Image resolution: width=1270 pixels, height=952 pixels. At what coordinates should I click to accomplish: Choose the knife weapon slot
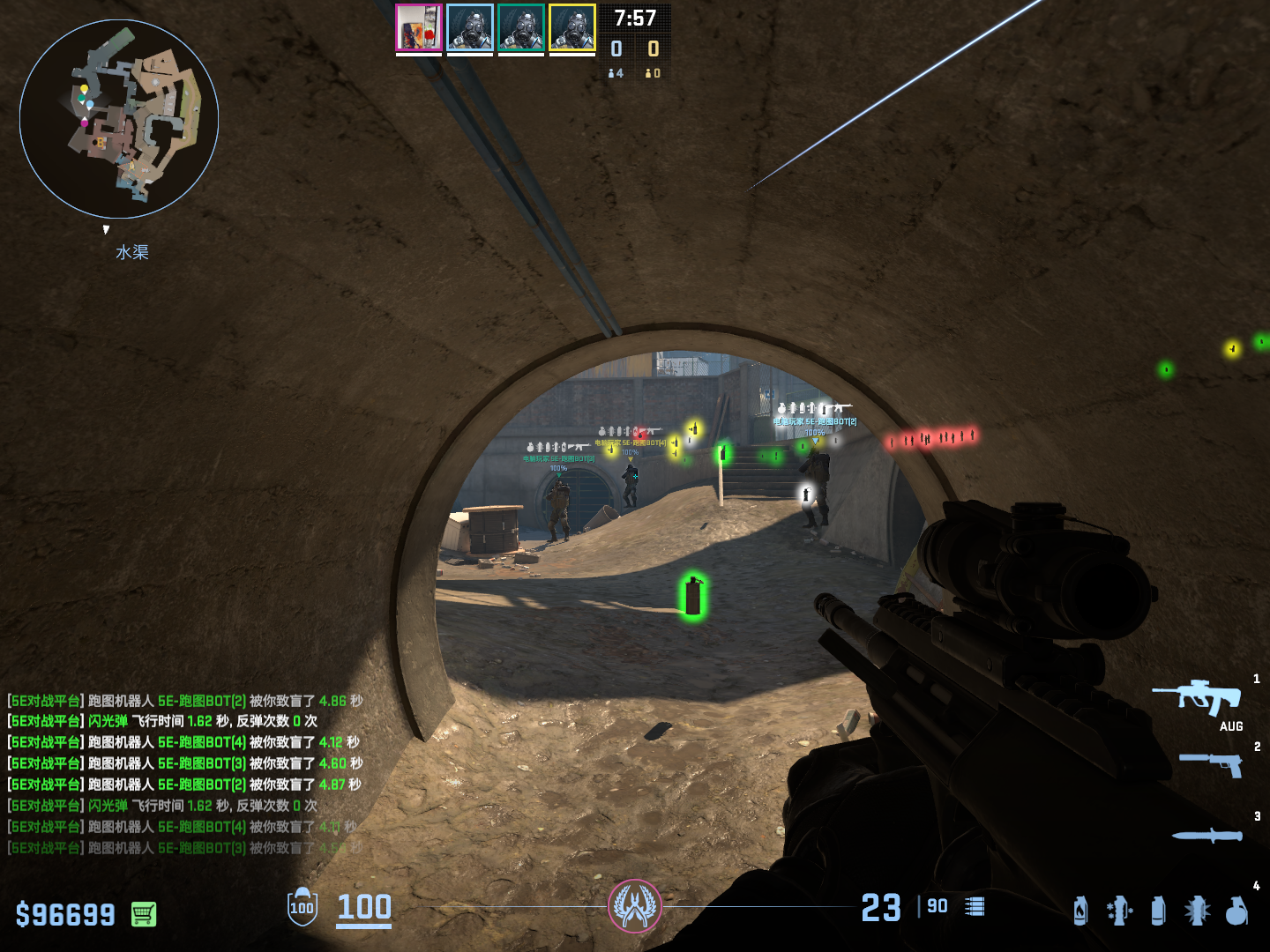point(1206,835)
